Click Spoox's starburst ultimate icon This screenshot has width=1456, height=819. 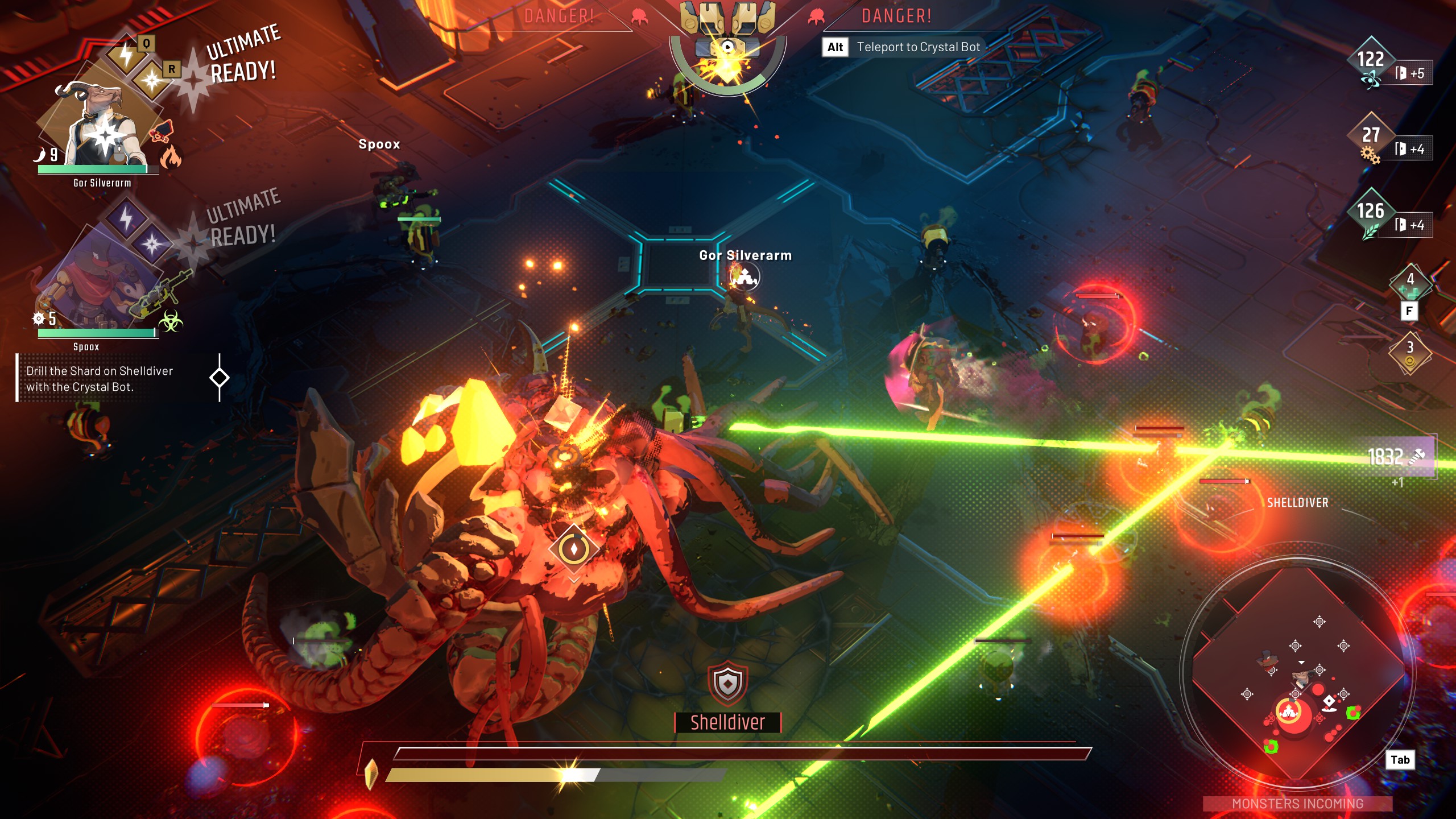point(152,245)
